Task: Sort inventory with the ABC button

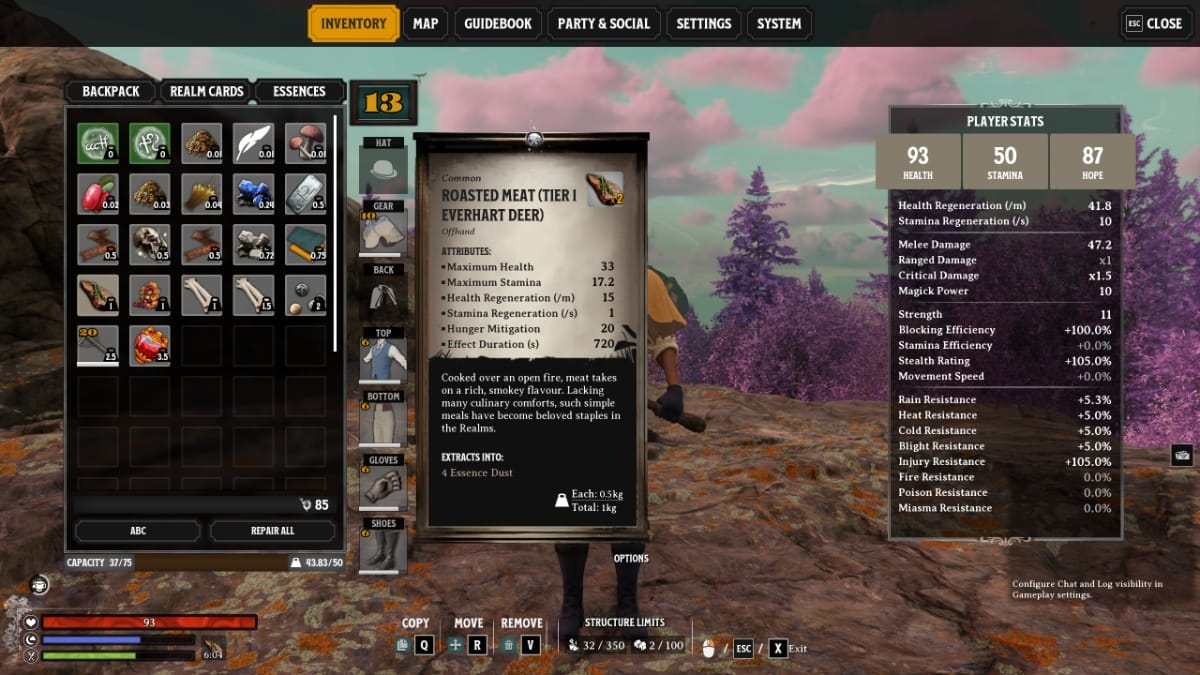Action: point(137,531)
